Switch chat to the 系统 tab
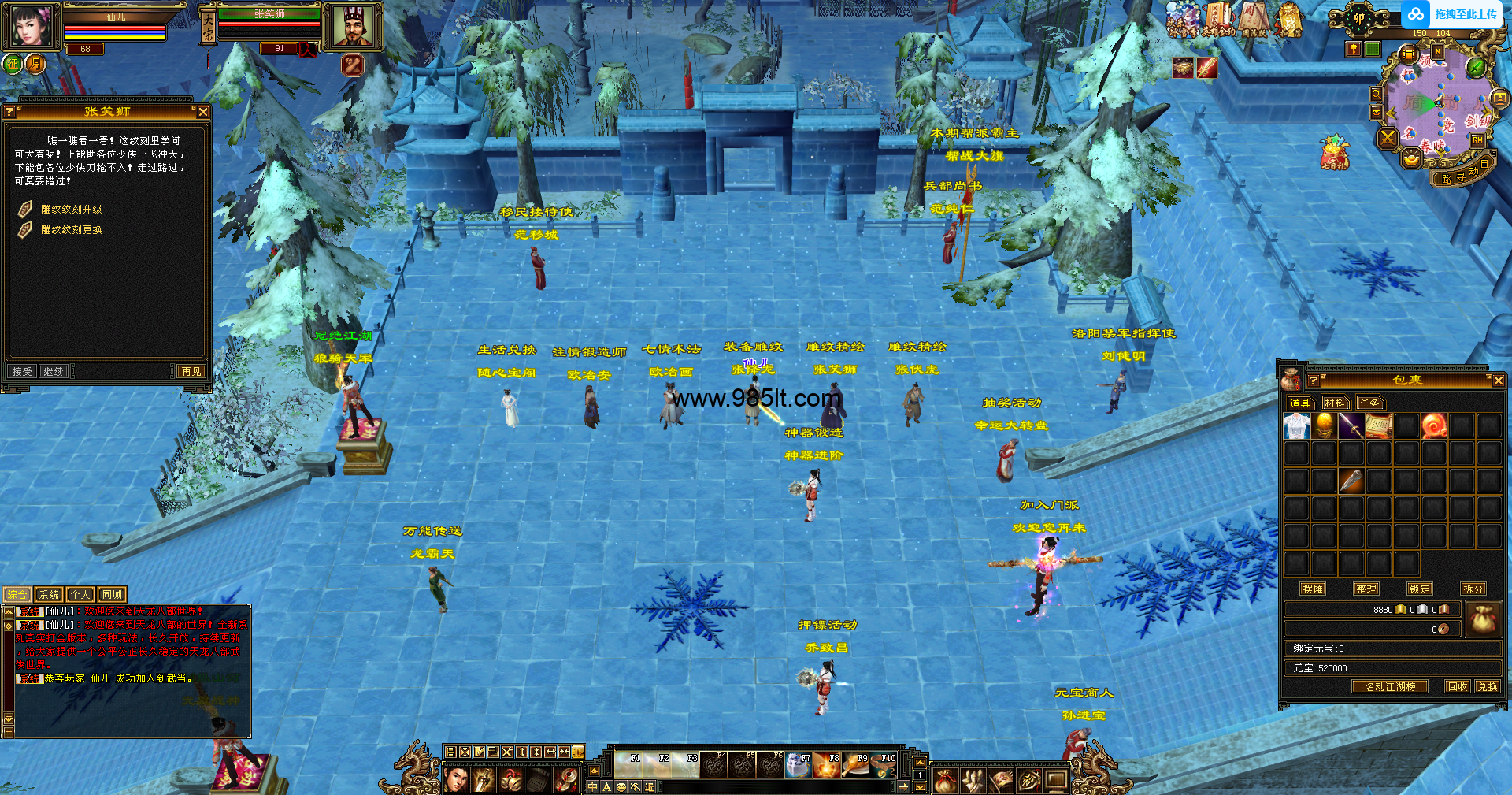The width and height of the screenshot is (1512, 795). click(x=49, y=595)
